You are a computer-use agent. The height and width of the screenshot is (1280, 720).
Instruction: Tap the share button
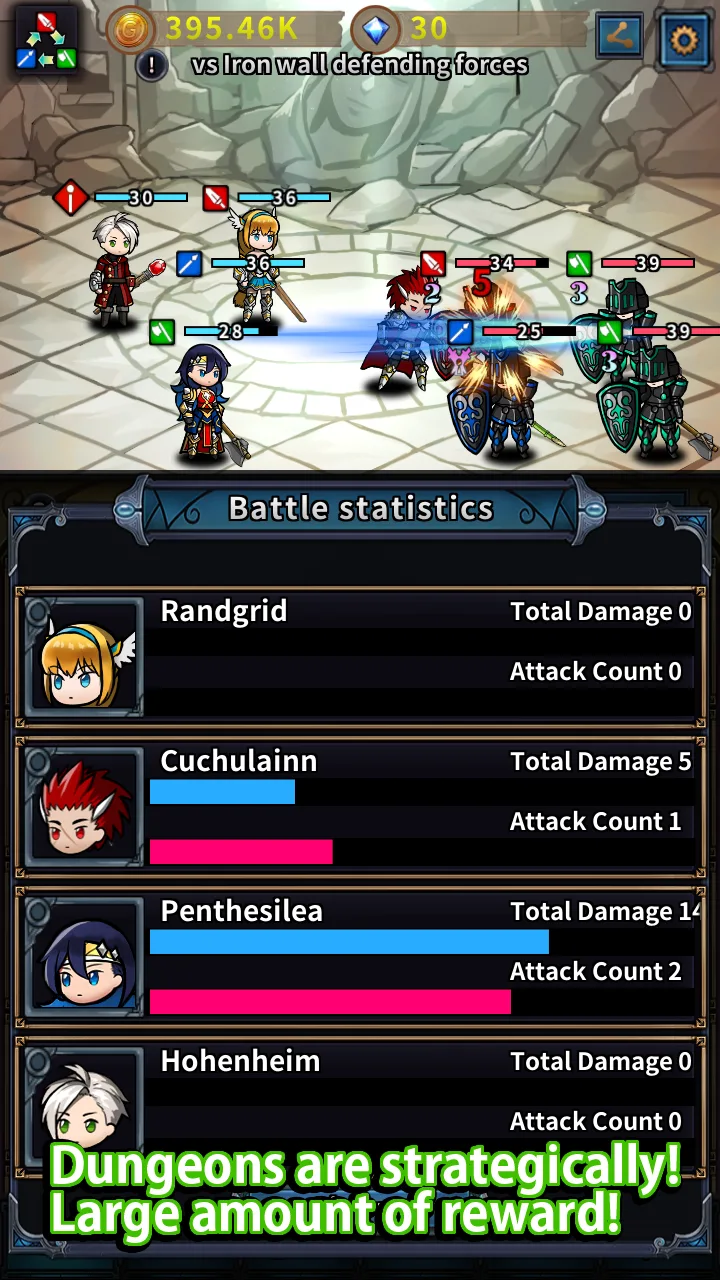tap(620, 37)
